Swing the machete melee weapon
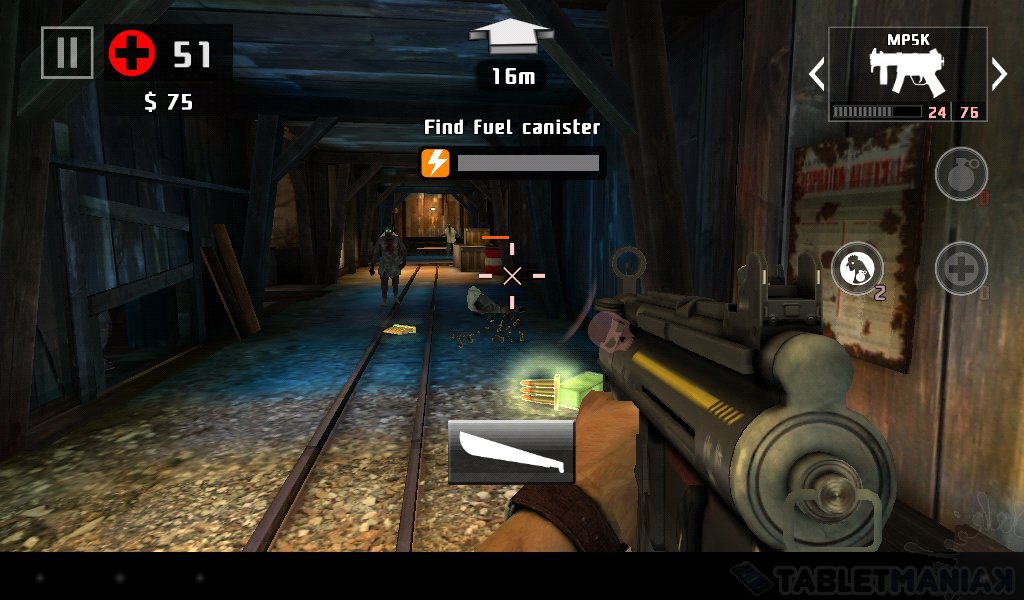 (511, 451)
